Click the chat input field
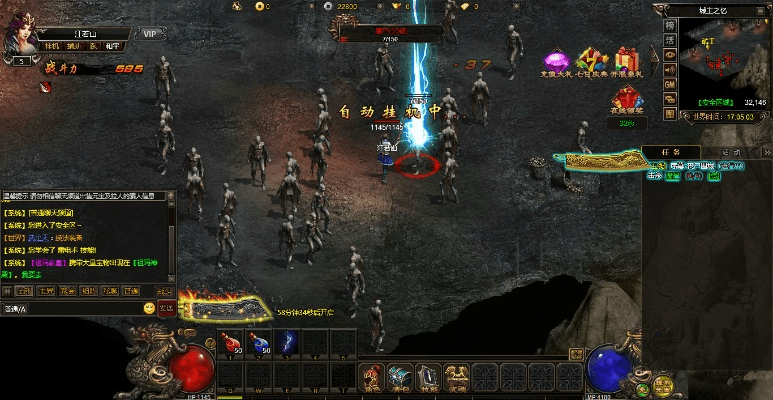The height and width of the screenshot is (400, 773). click(75, 309)
